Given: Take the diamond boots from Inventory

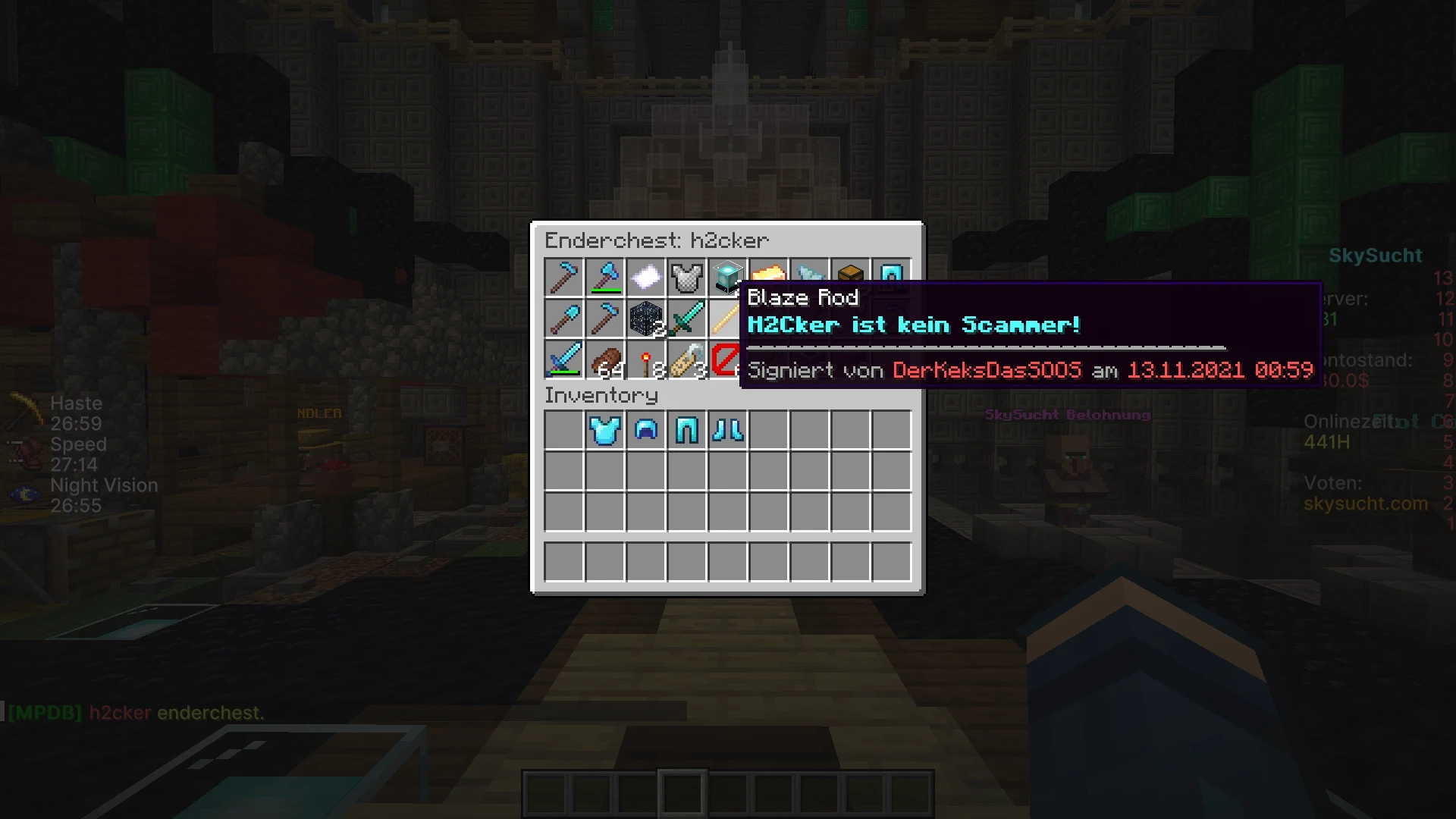Looking at the screenshot, I should pyautogui.click(x=727, y=430).
